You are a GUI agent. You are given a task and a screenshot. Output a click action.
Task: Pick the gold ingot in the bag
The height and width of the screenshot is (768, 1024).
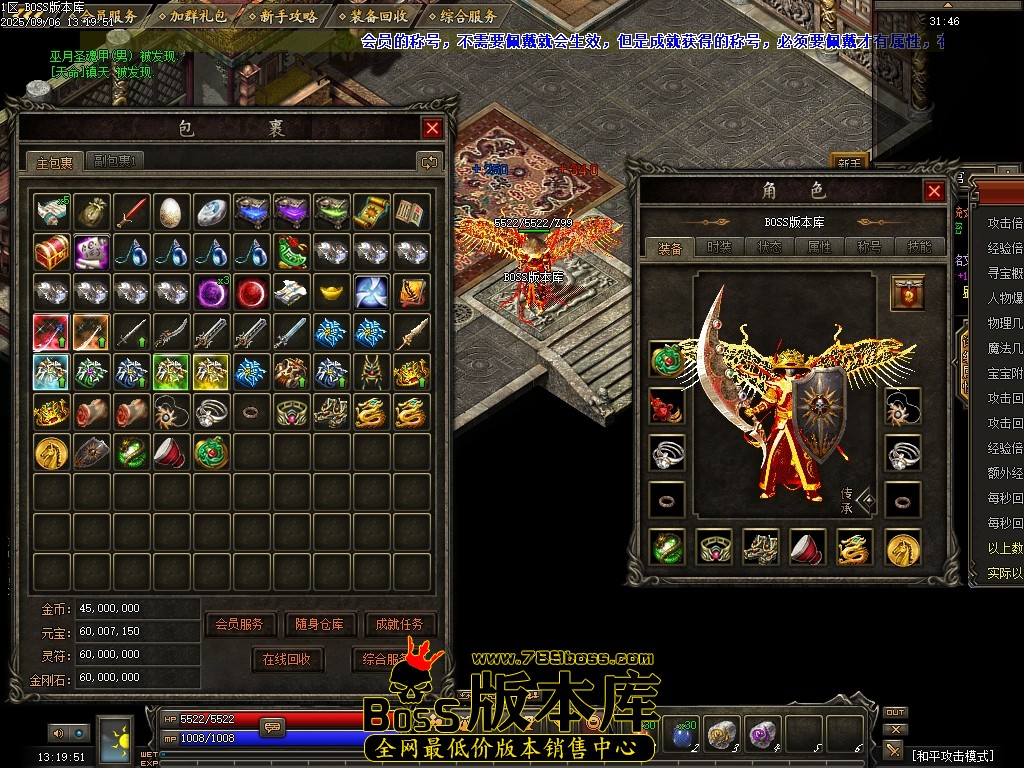click(x=331, y=291)
